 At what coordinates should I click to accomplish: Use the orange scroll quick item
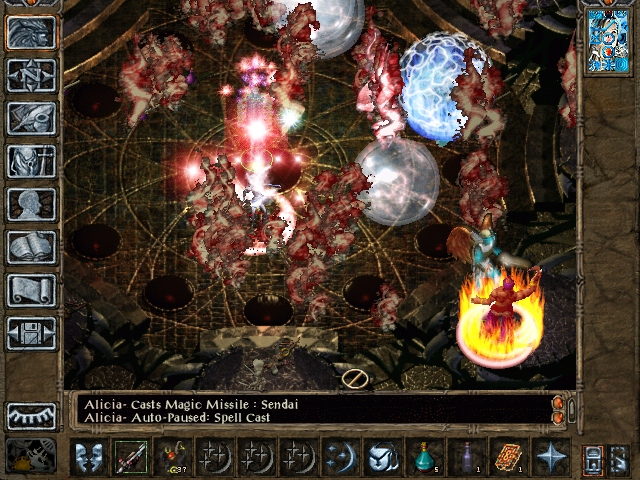508,457
